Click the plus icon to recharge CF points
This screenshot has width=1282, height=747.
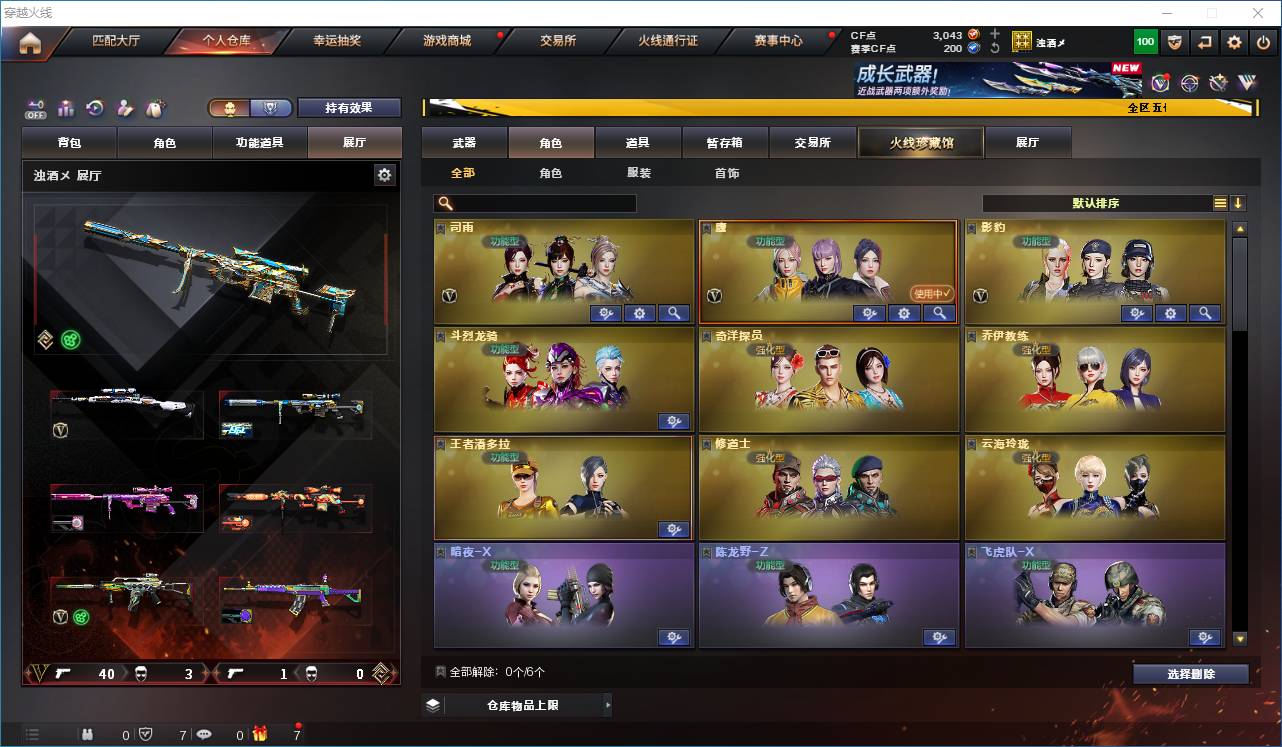tap(993, 34)
